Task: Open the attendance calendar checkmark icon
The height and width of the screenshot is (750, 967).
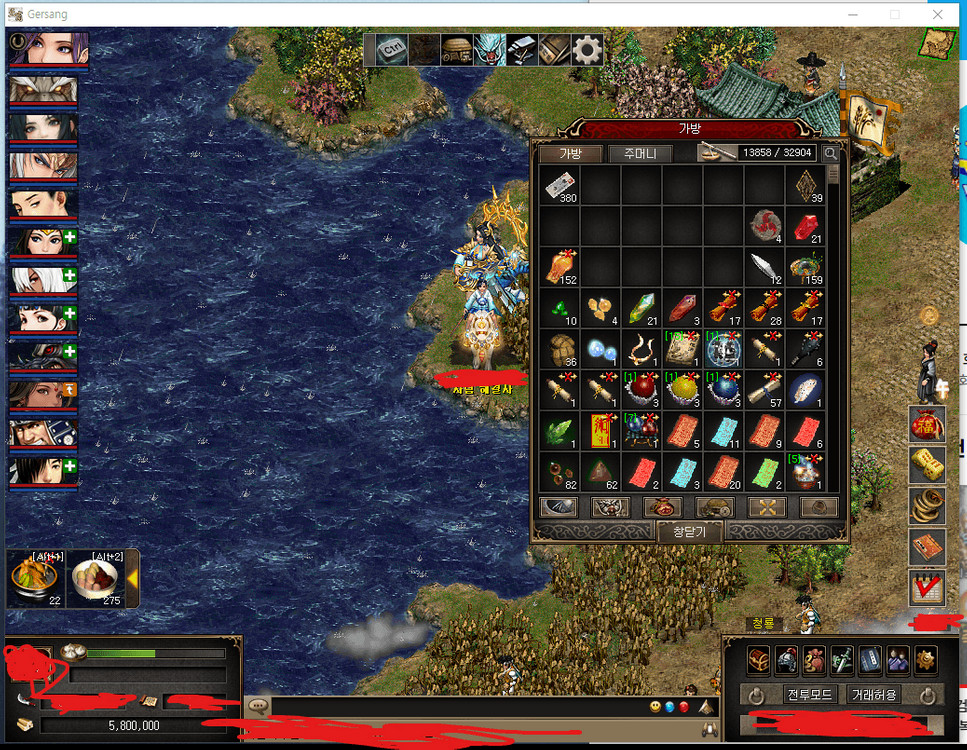Action: [x=927, y=588]
